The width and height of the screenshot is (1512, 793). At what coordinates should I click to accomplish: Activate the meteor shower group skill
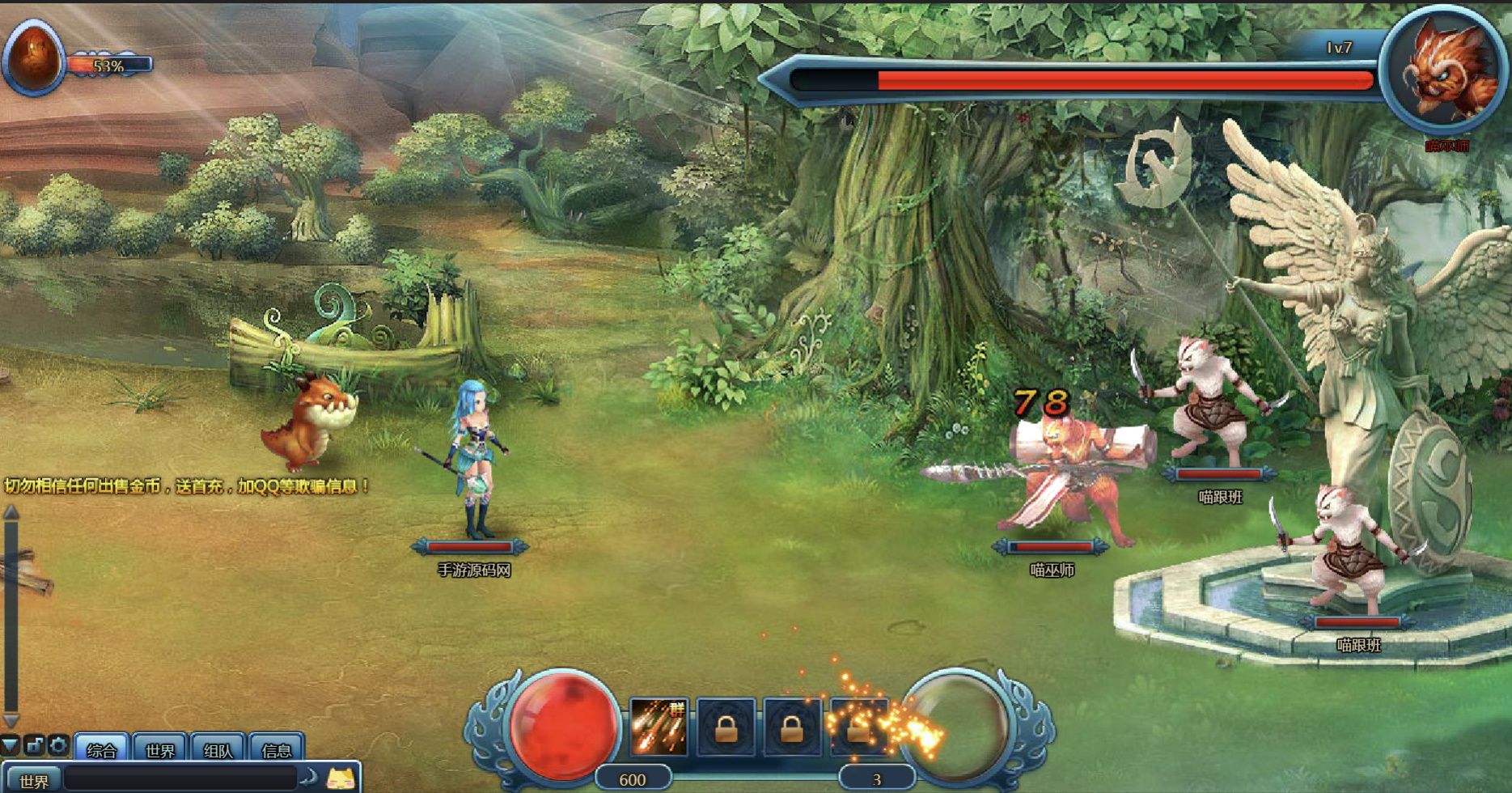tap(659, 727)
